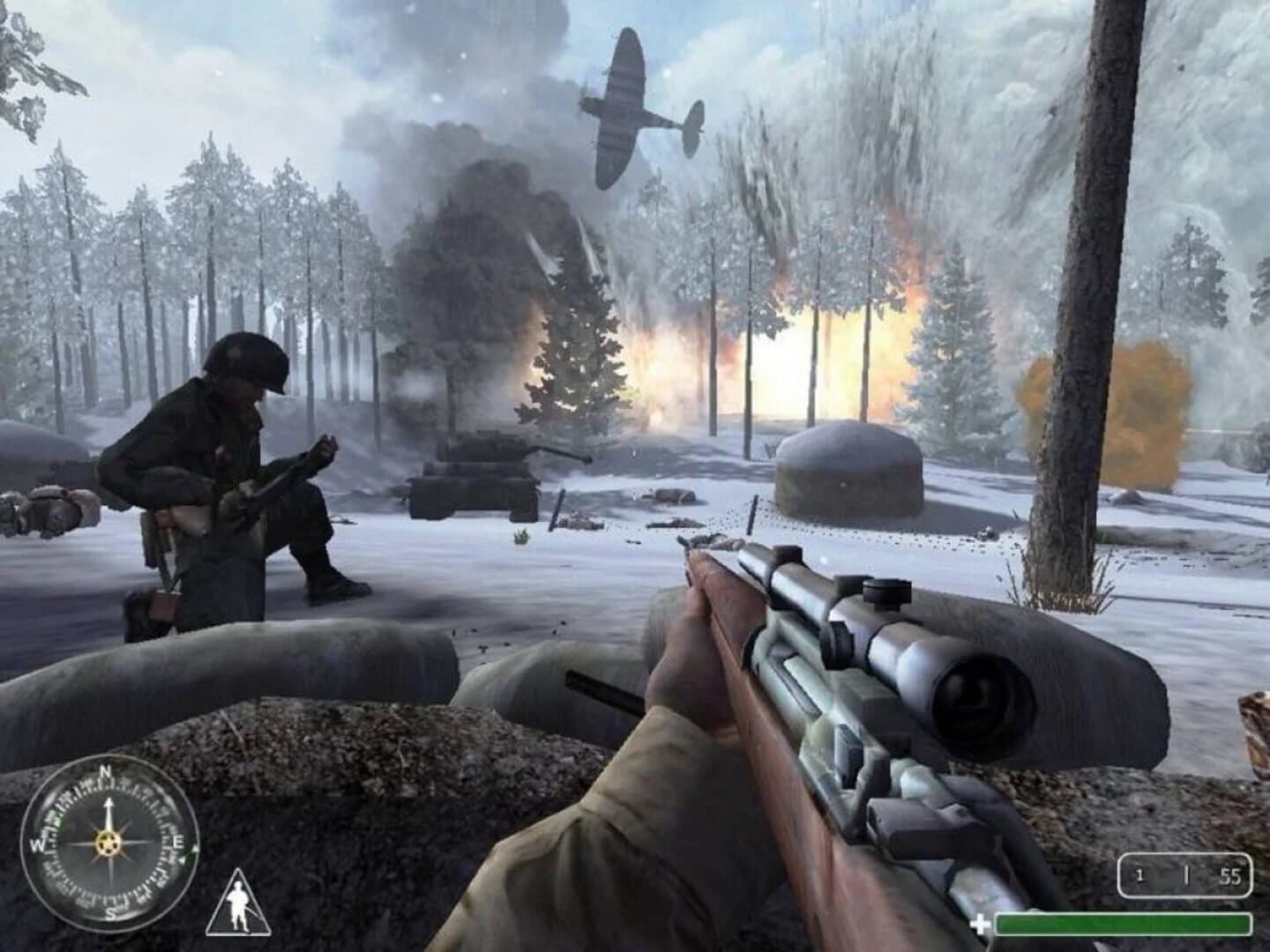Toggle the compass south marker
1270x952 pixels.
point(112,912)
